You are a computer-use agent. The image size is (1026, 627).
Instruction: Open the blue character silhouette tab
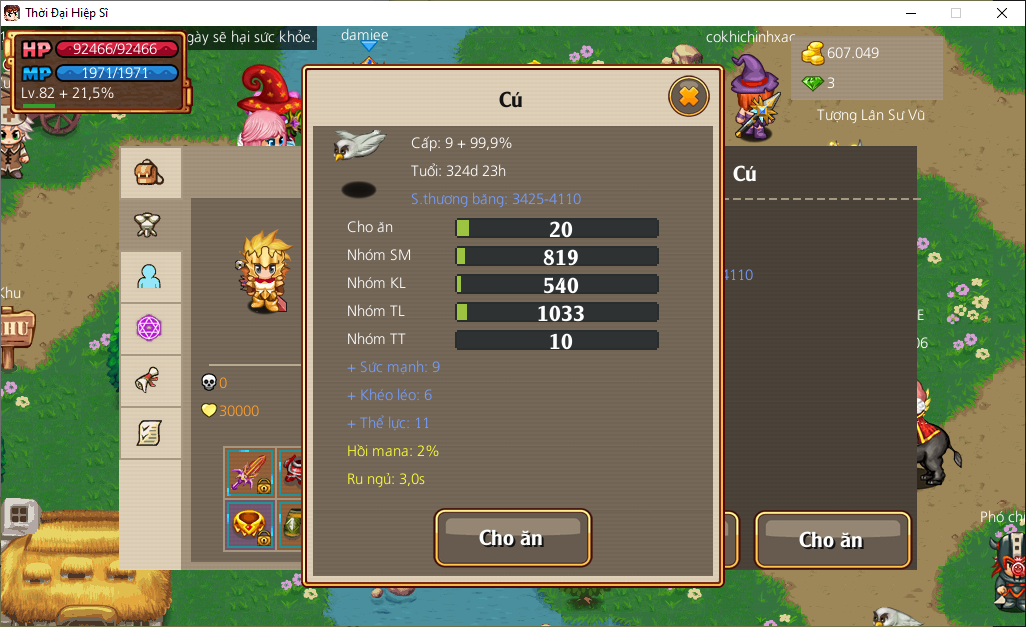[150, 277]
